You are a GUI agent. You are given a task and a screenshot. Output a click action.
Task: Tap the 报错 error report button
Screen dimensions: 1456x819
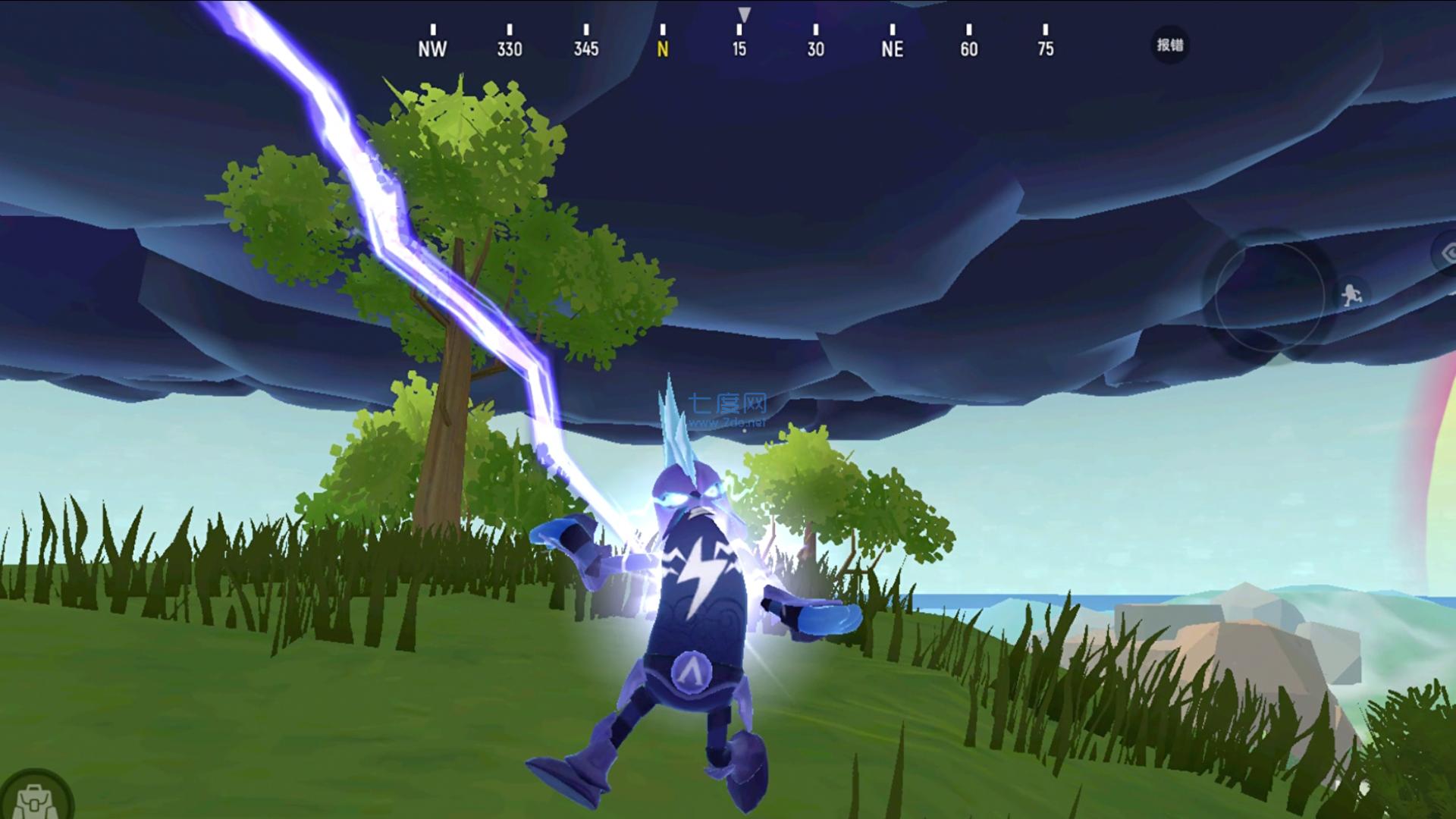click(1169, 45)
